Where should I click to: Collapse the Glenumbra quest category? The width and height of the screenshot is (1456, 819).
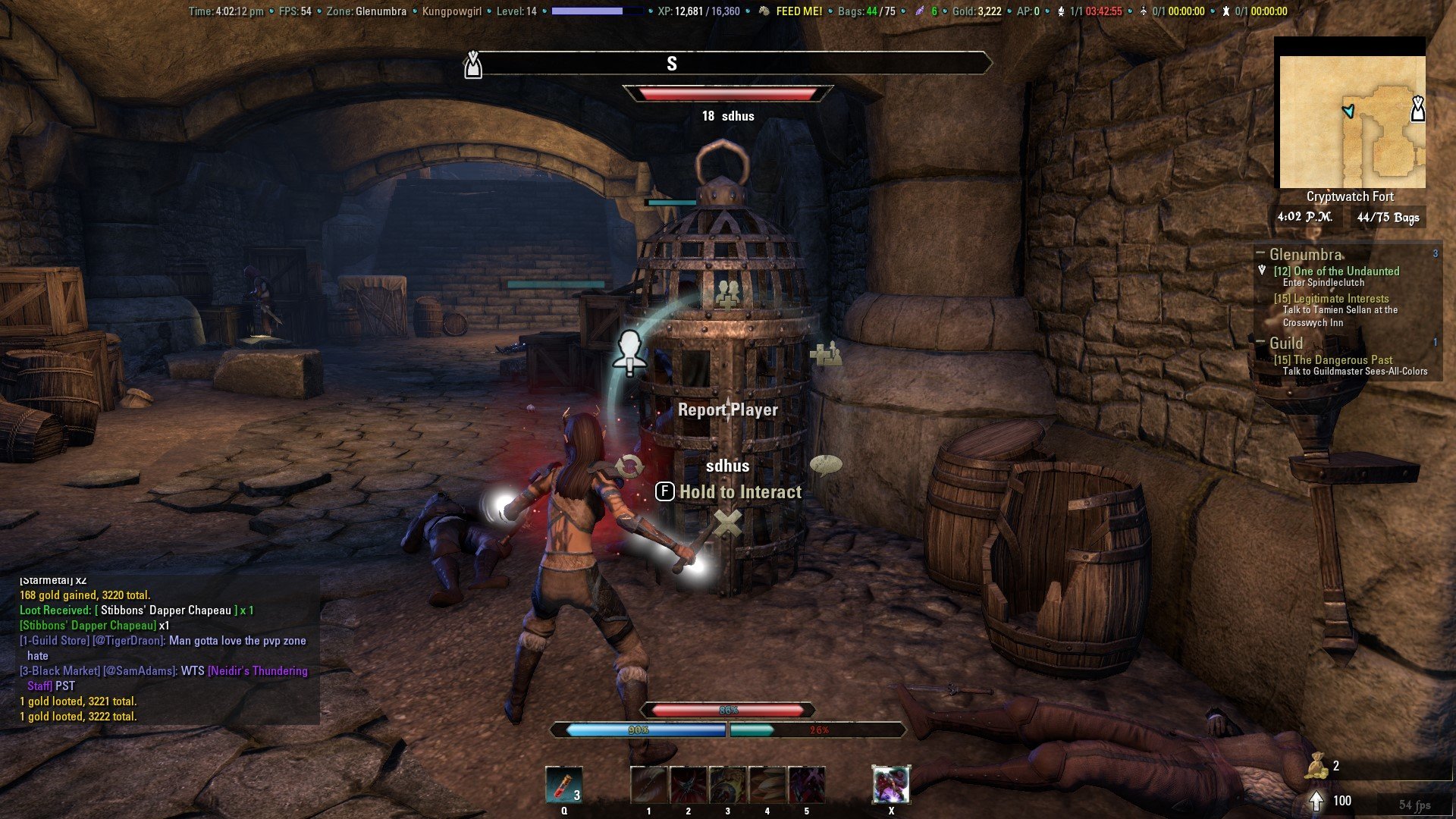pos(1260,253)
